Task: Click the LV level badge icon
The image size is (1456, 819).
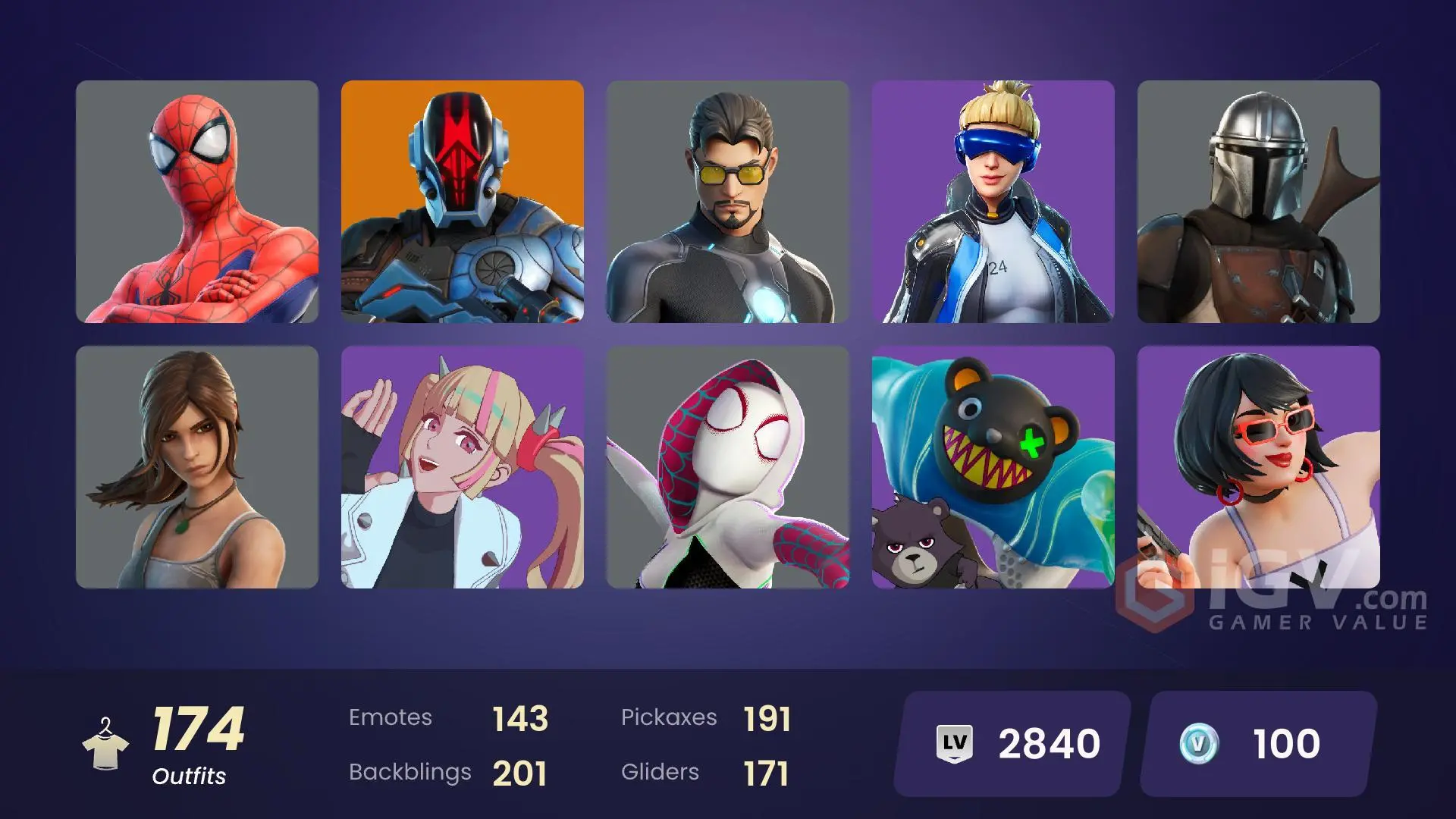Action: coord(955,742)
